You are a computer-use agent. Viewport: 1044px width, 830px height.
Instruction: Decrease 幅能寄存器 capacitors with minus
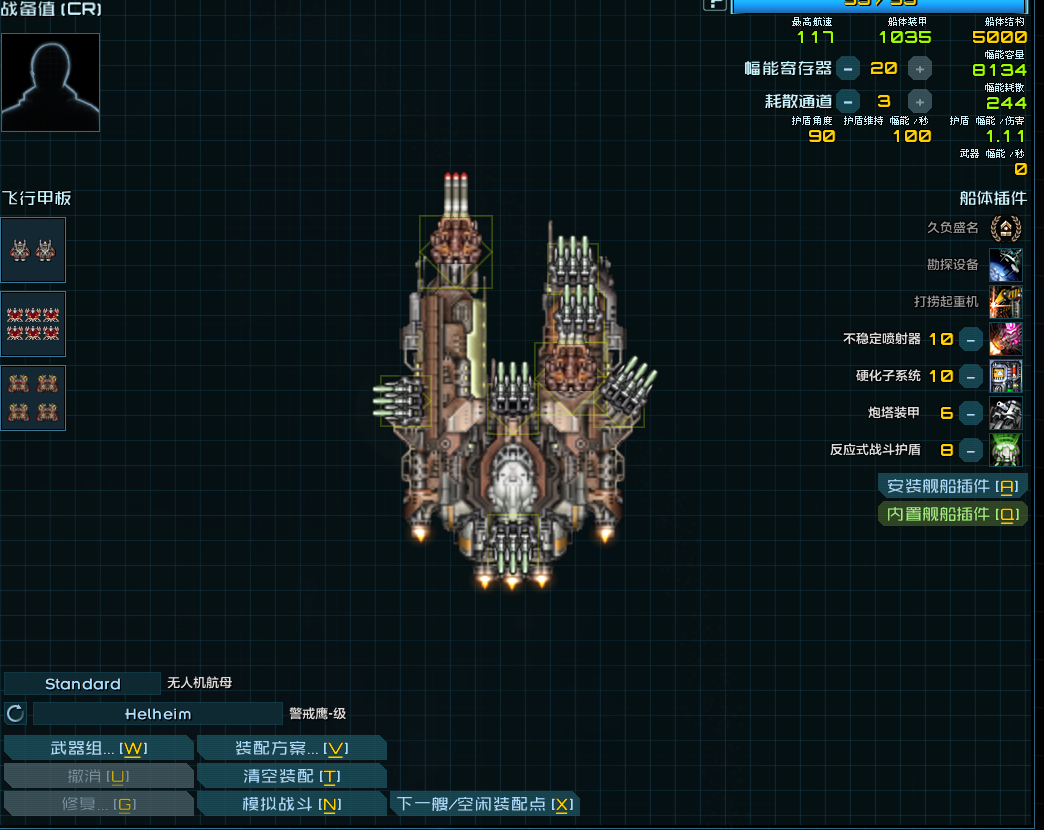click(x=847, y=68)
